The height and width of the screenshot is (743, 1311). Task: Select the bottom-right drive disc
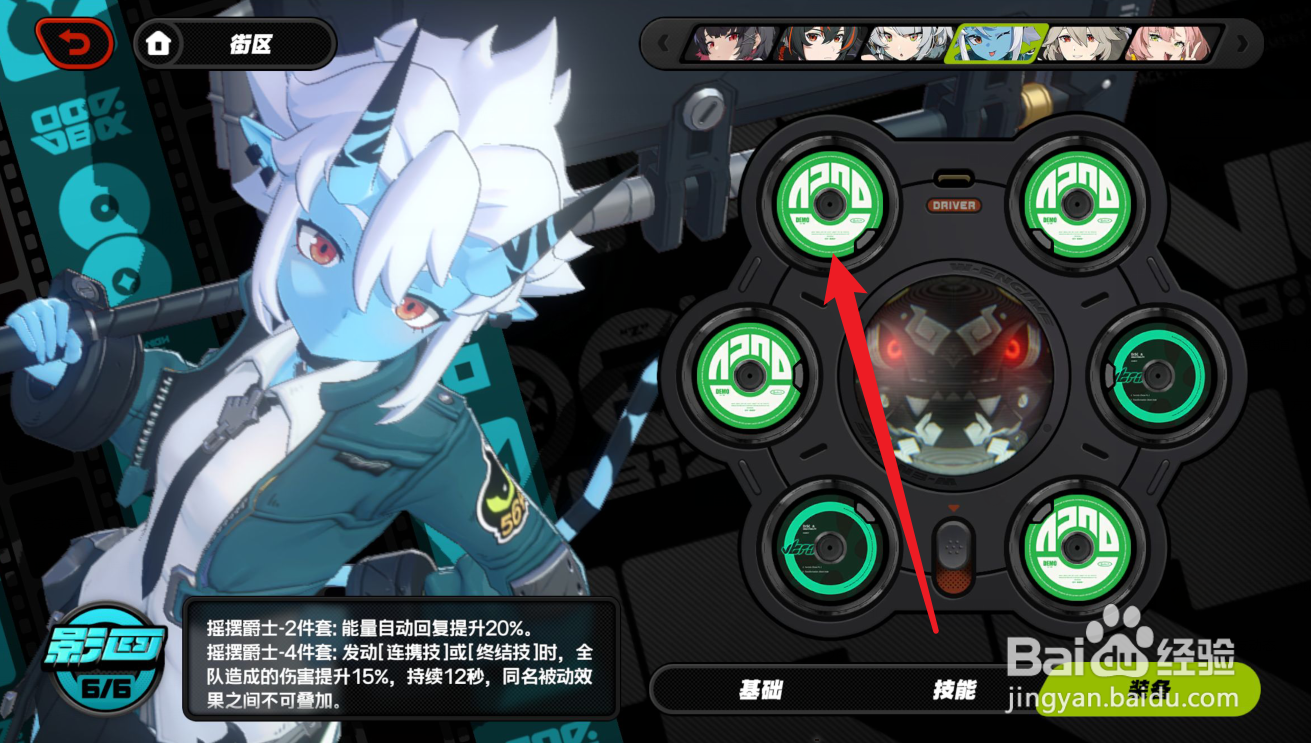pyautogui.click(x=1078, y=549)
